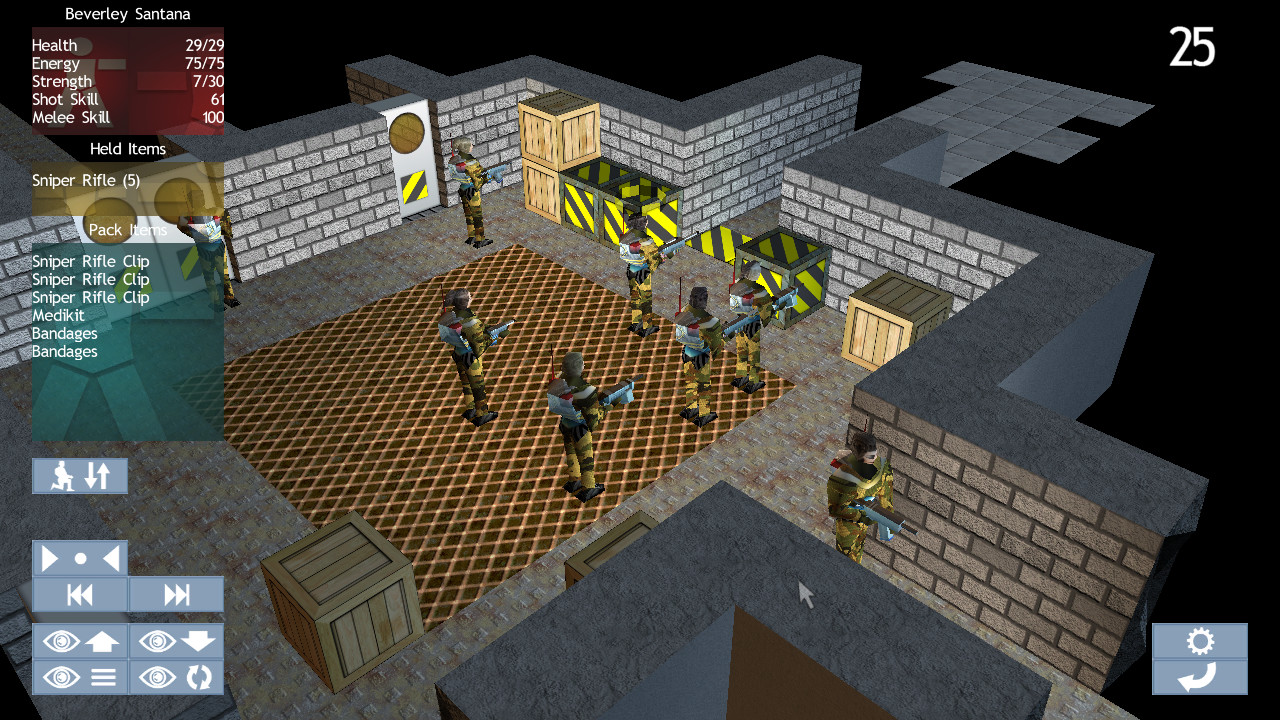
Task: Click the eye with down arrow to lower view level
Action: coord(177,641)
